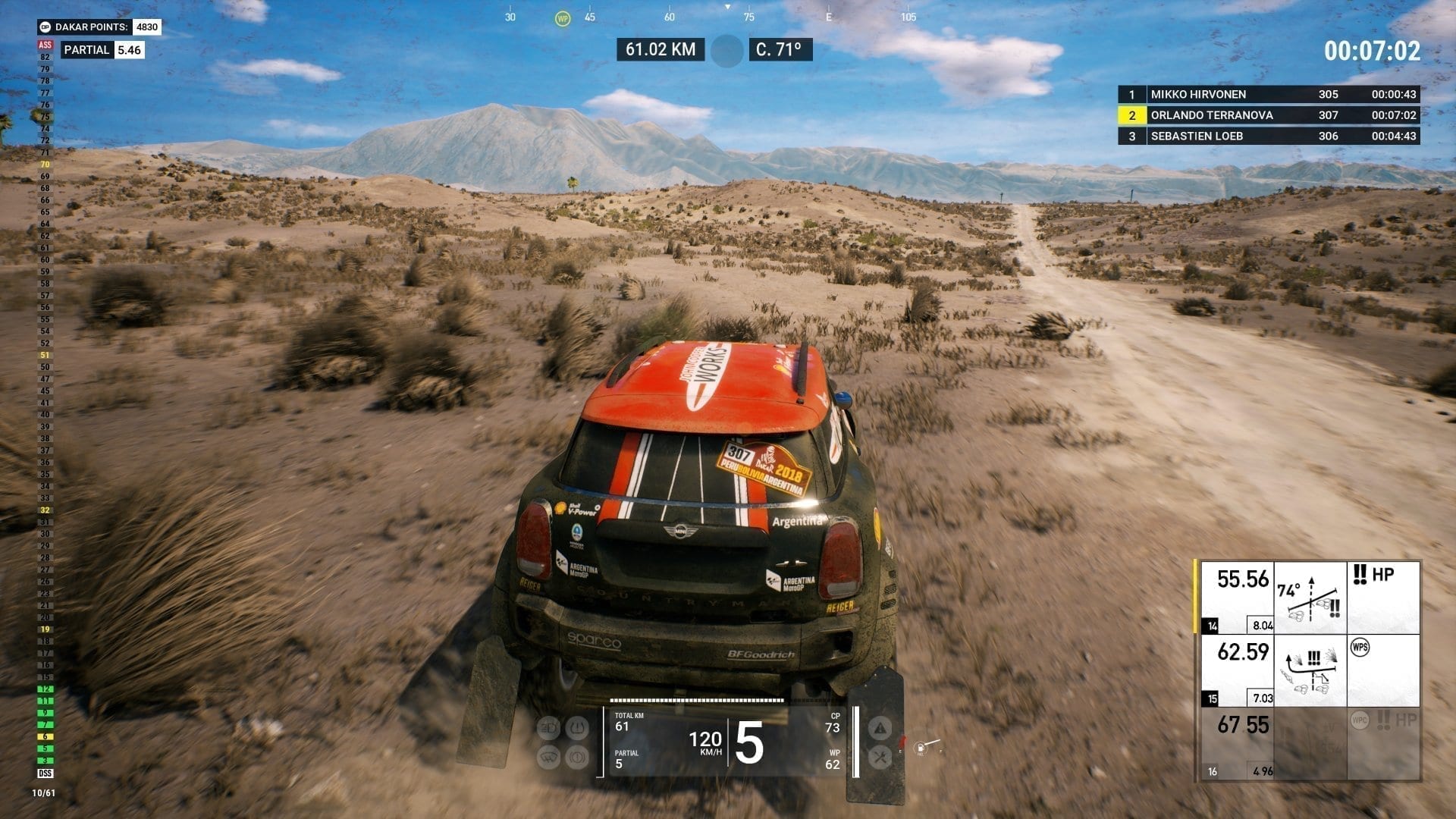Toggle the windshield wiper icon
1456x819 pixels.
click(548, 757)
